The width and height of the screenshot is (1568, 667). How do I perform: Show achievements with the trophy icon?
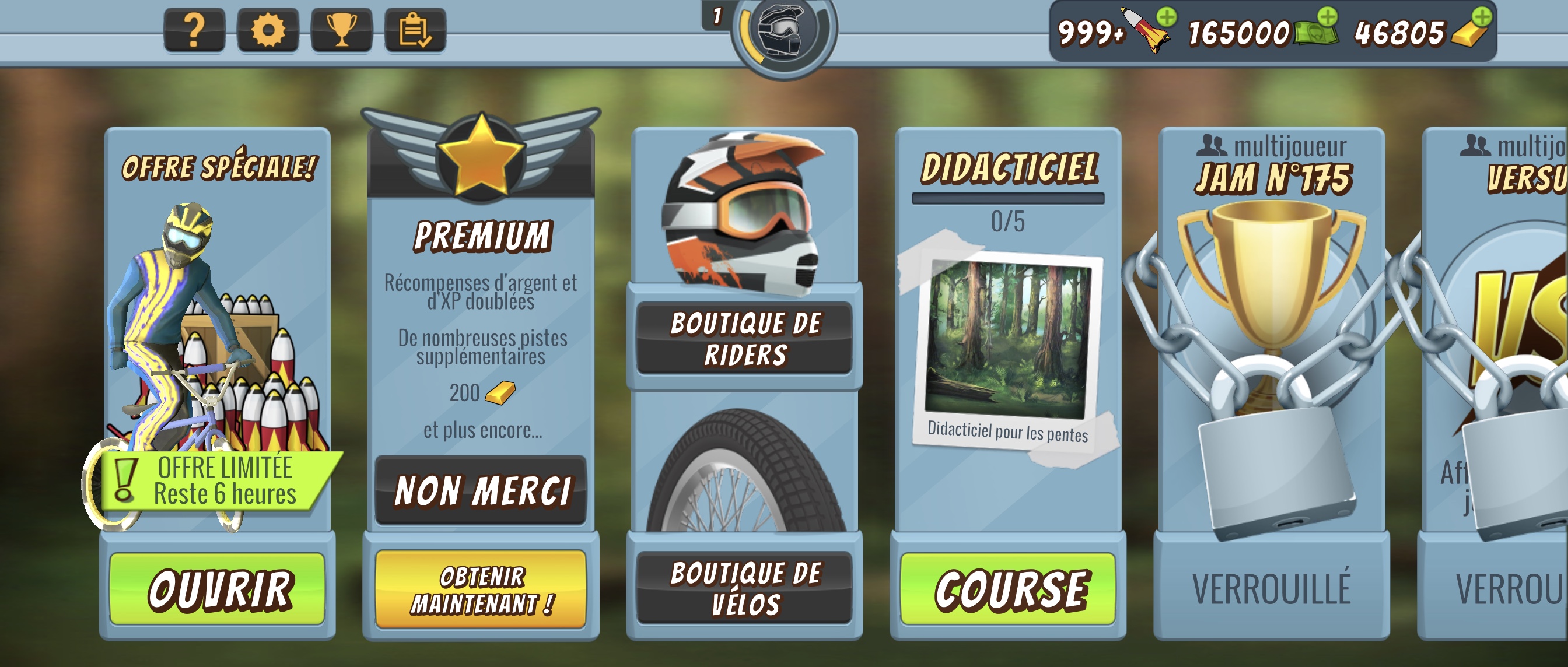click(x=341, y=30)
